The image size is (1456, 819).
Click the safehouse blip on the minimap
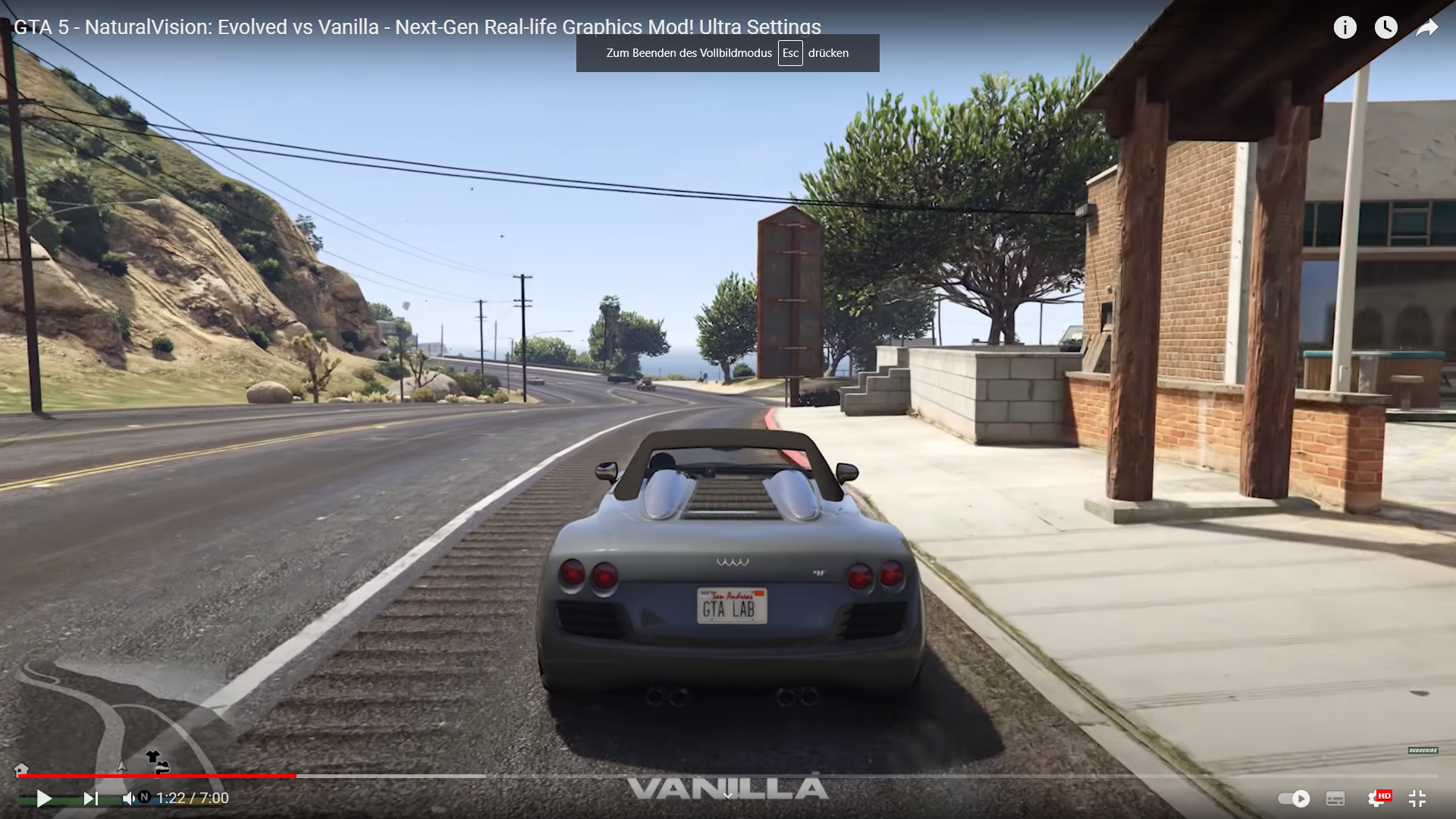21,769
